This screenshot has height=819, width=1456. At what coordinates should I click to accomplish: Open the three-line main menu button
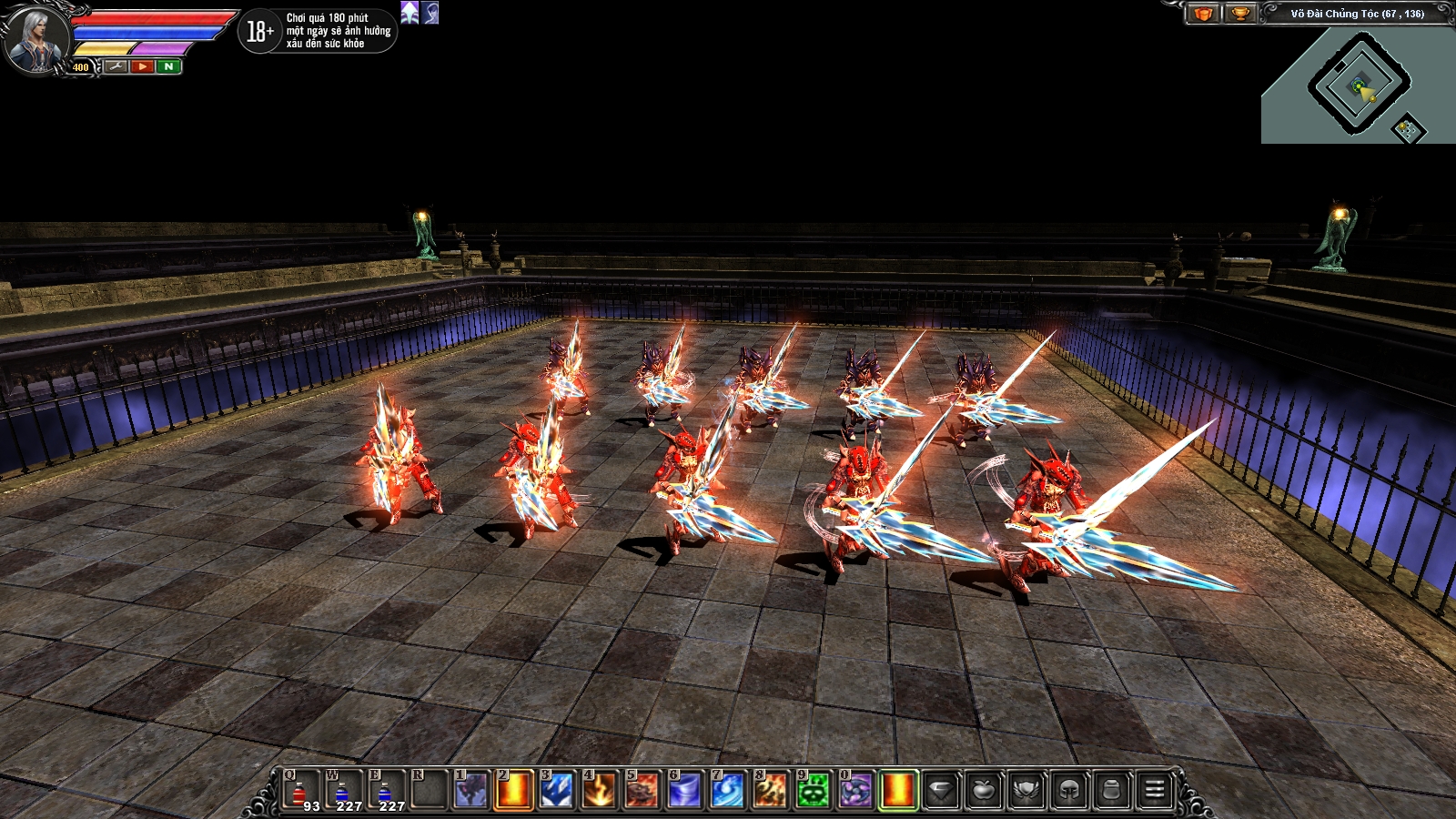[1155, 791]
